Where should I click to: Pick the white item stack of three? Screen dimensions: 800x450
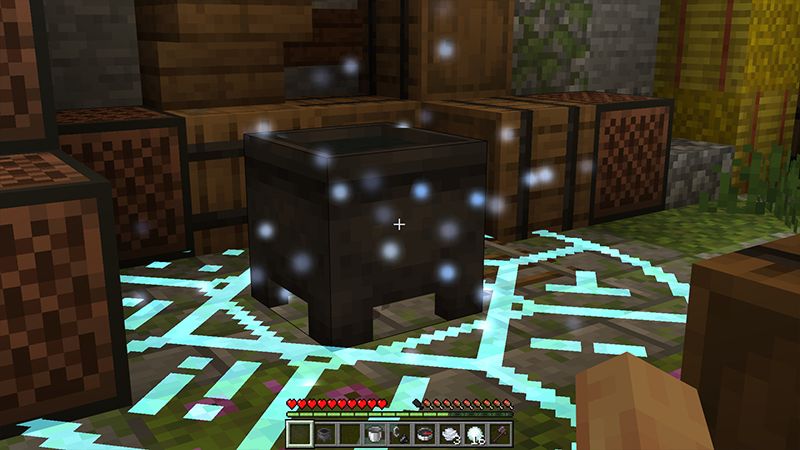449,433
